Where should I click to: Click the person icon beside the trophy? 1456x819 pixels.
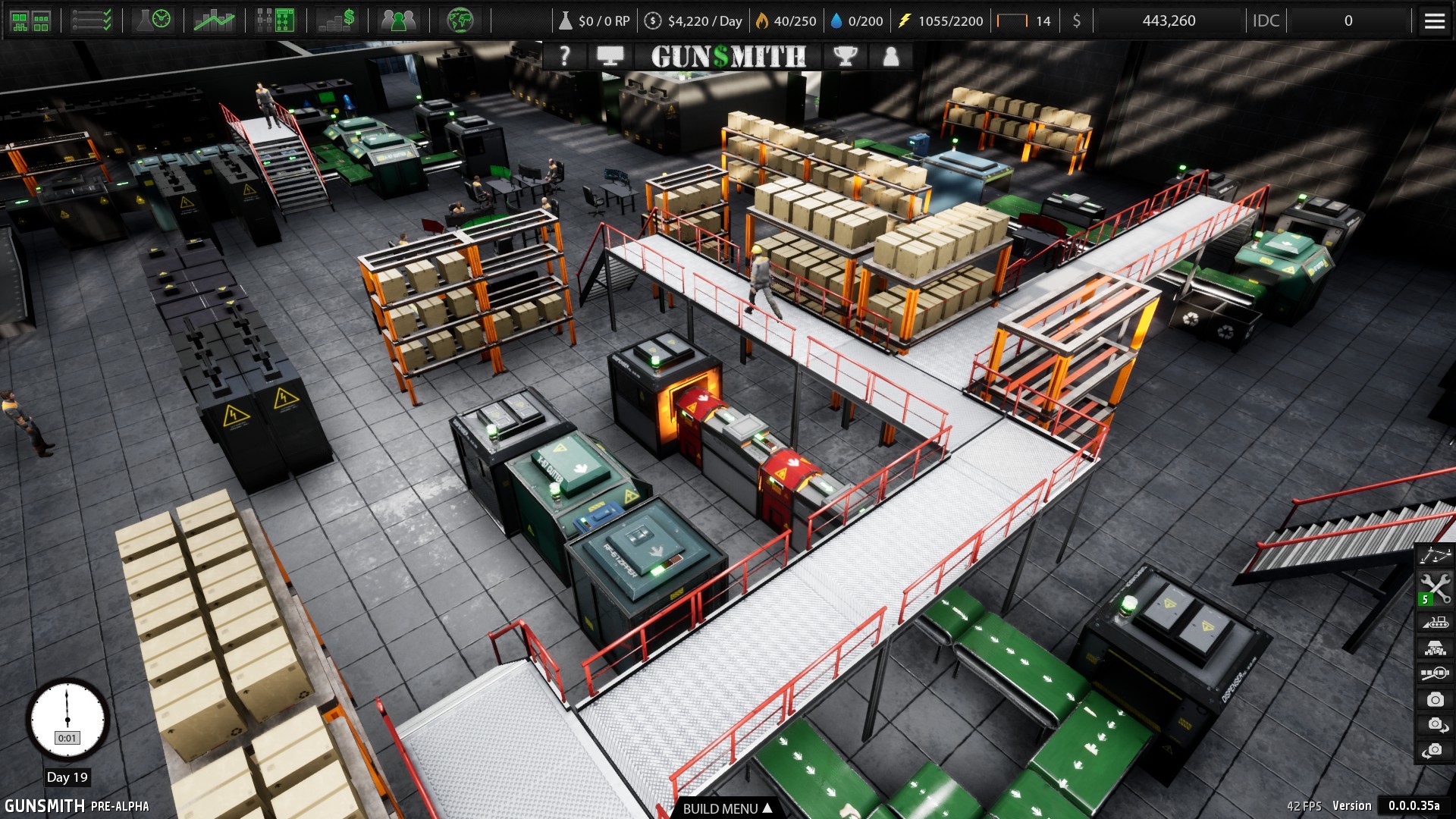coord(891,55)
